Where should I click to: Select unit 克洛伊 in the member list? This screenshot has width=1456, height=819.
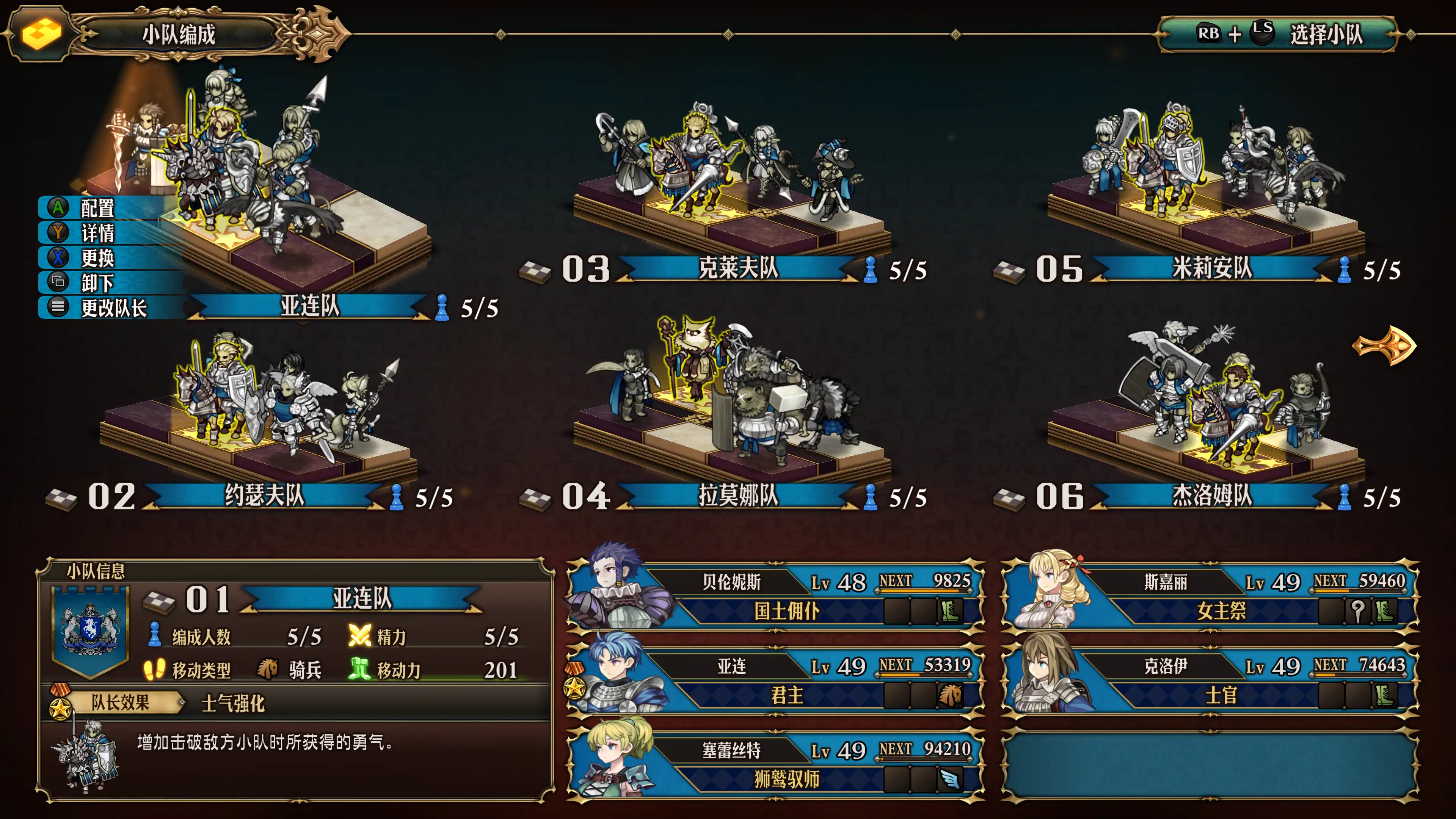pyautogui.click(x=1210, y=680)
